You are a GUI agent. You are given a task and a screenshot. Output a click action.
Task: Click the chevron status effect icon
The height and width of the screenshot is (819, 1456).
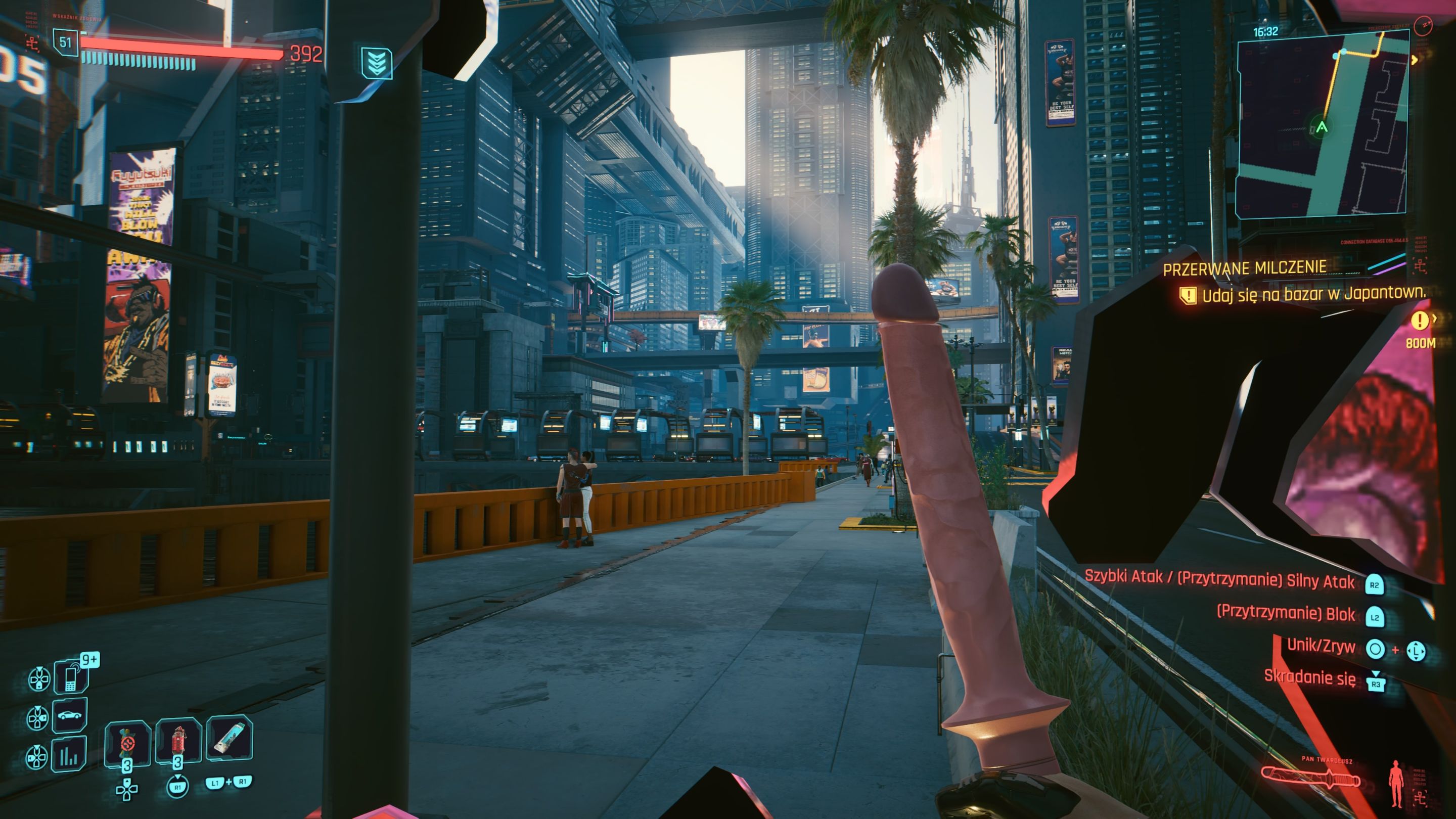pos(377,62)
